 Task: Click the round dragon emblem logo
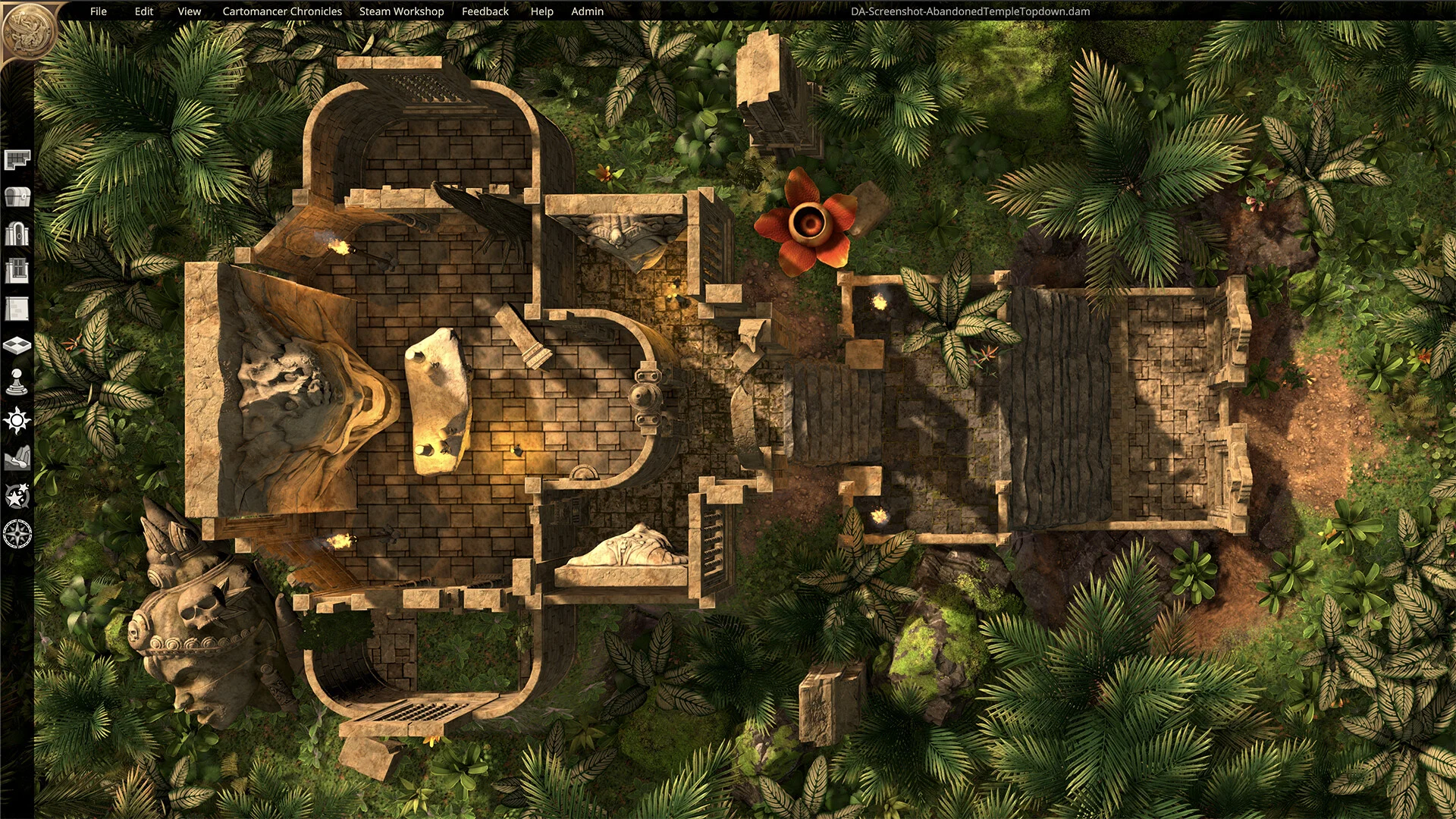(x=28, y=30)
